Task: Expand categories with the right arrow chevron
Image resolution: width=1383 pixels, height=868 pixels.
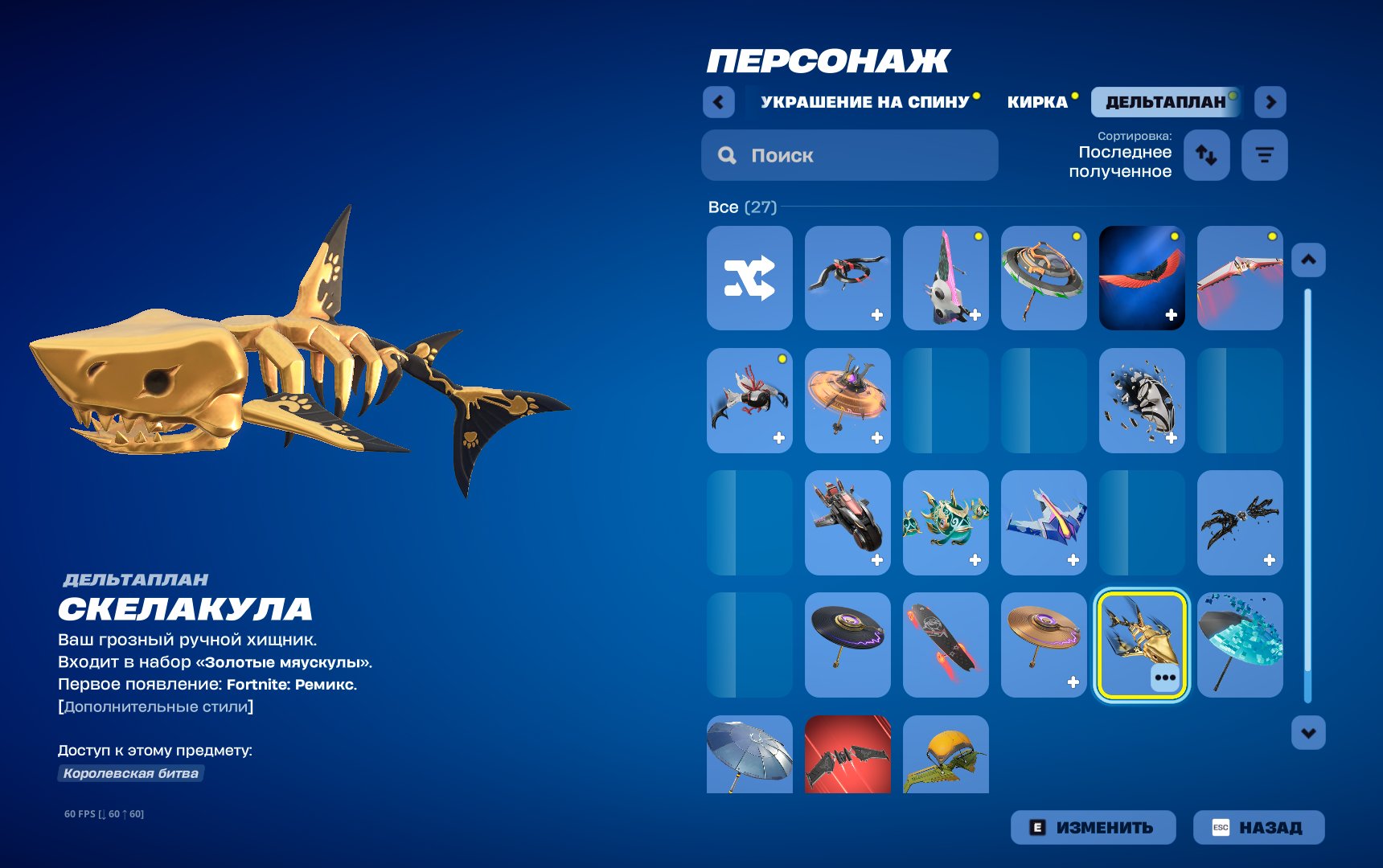Action: pos(1269,102)
